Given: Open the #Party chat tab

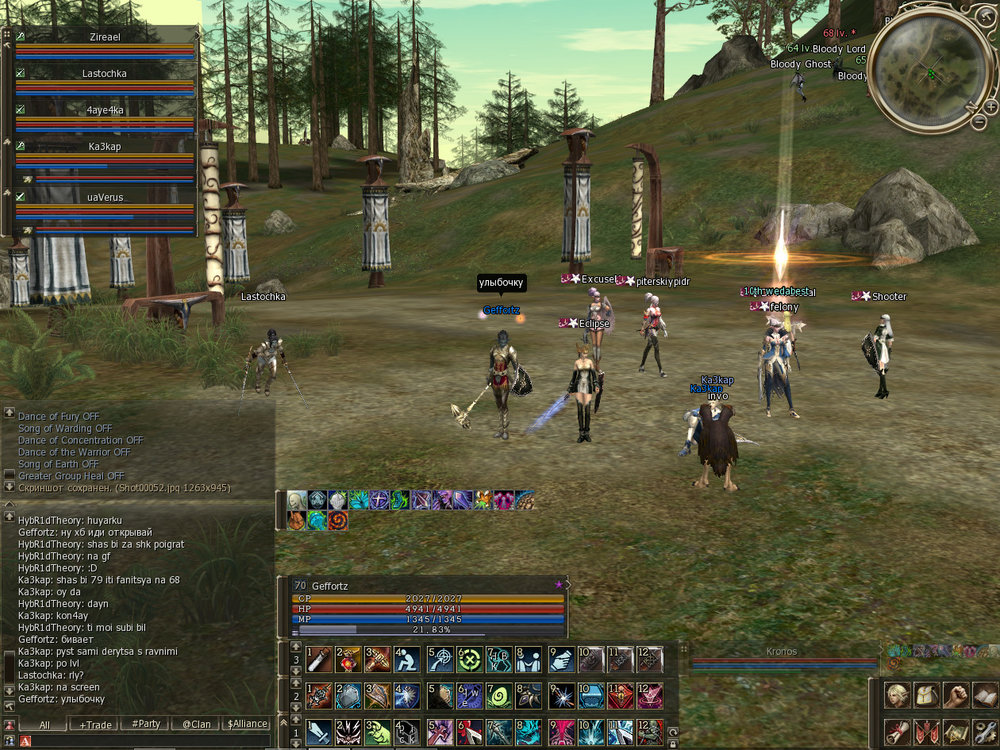Looking at the screenshot, I should click(x=146, y=724).
